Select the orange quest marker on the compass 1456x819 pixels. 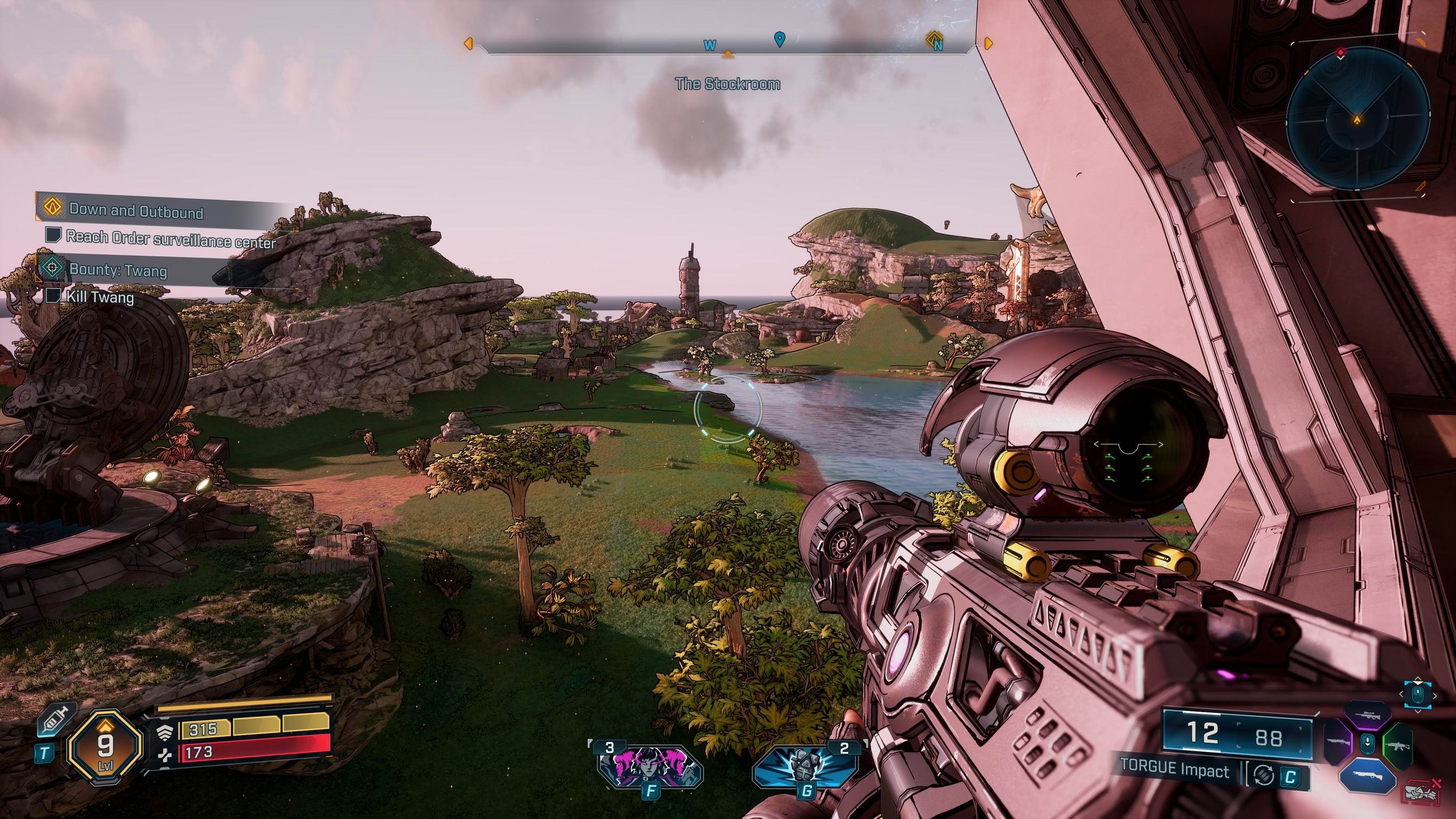click(x=934, y=41)
